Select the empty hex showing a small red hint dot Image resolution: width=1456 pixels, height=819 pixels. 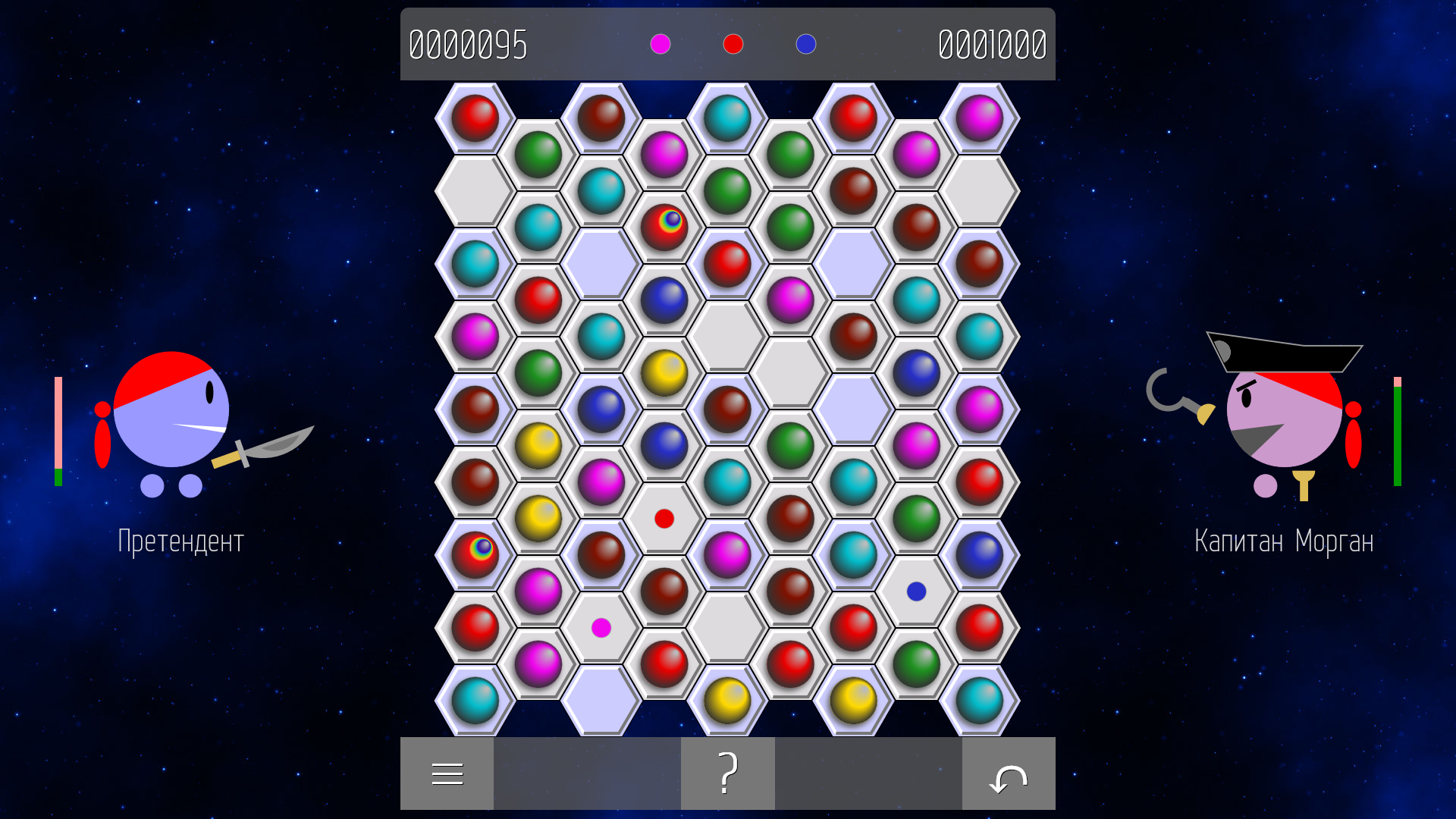(664, 519)
